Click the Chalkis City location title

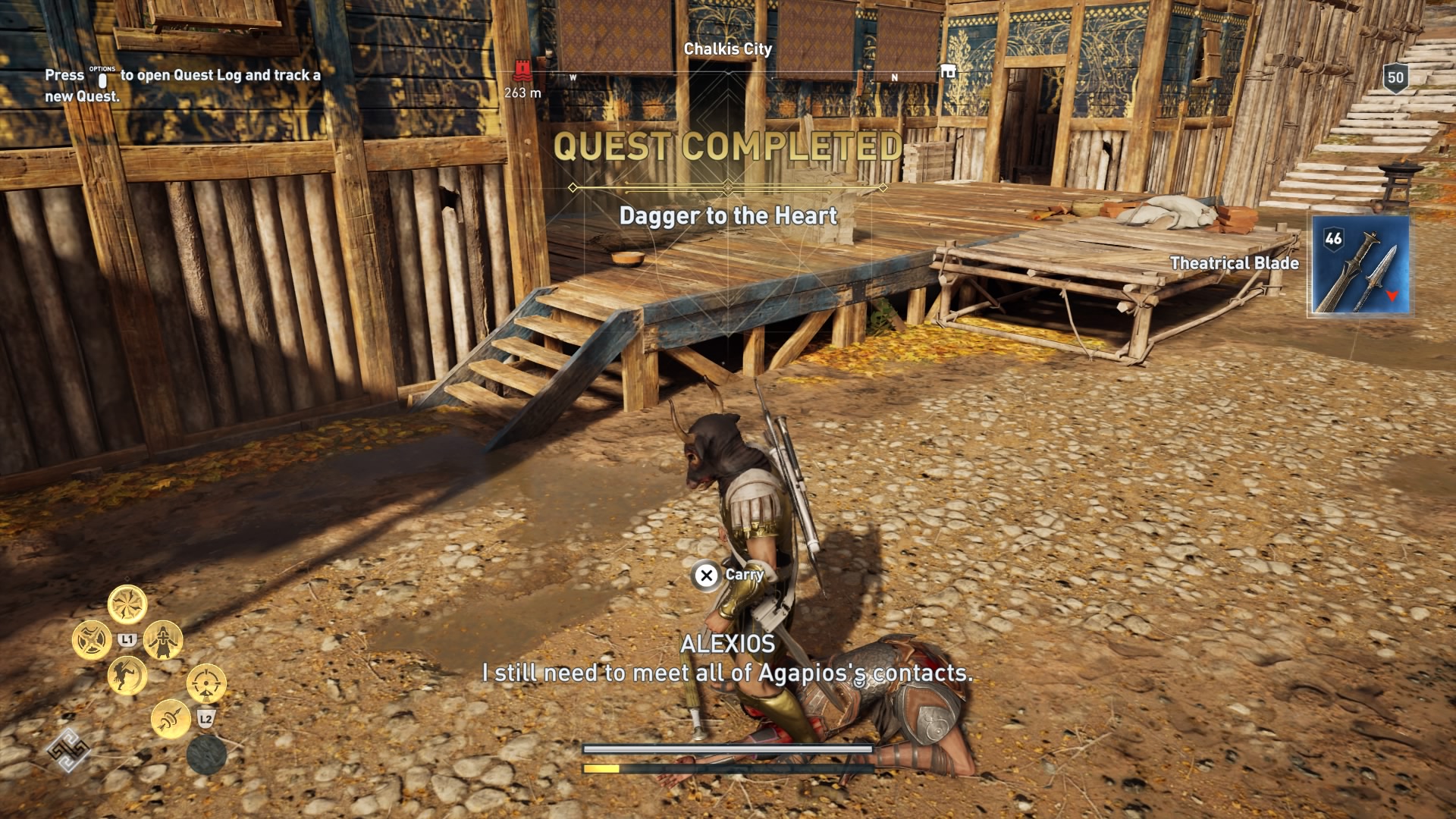(726, 50)
